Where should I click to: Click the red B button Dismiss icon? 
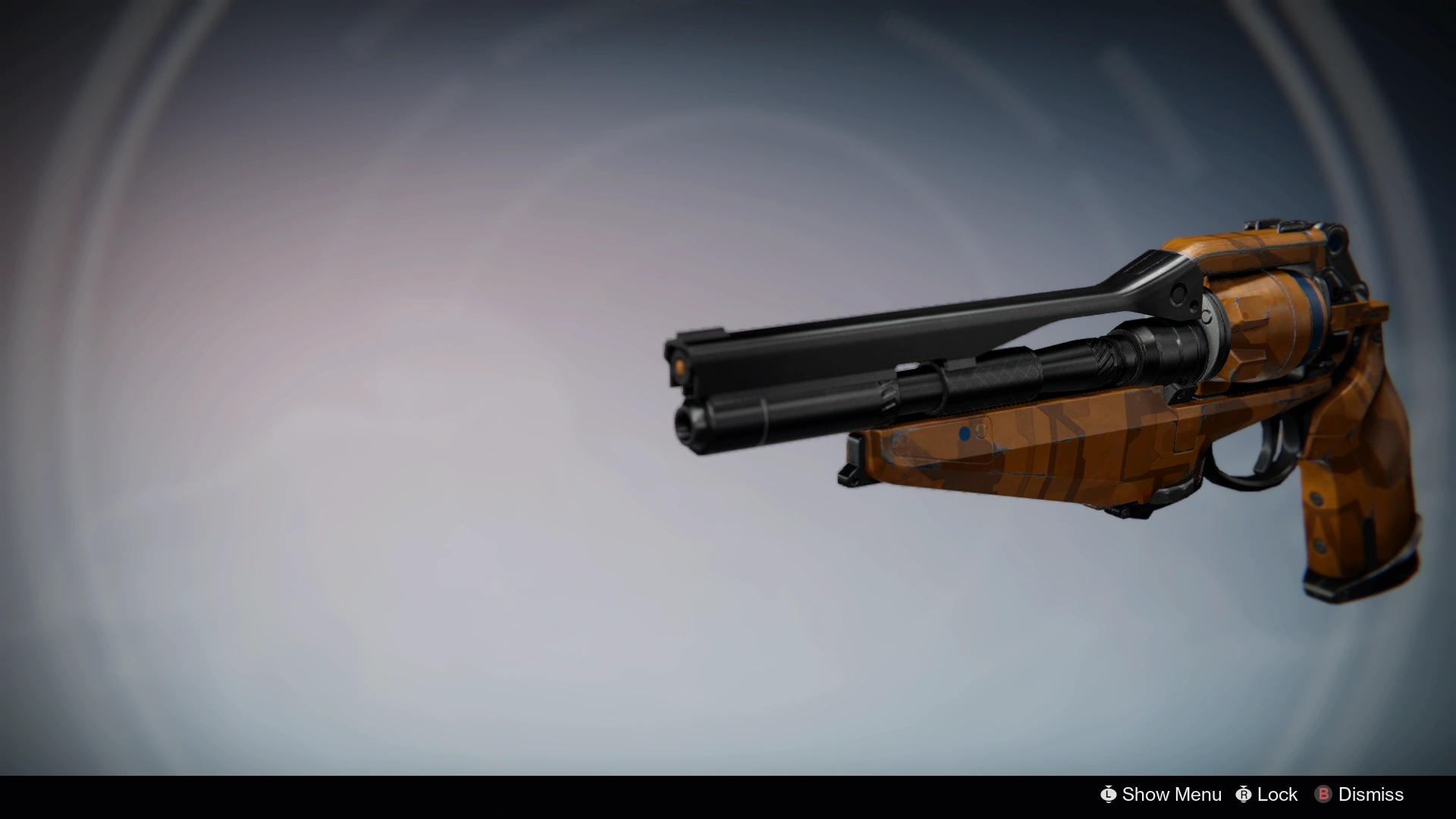click(1323, 795)
